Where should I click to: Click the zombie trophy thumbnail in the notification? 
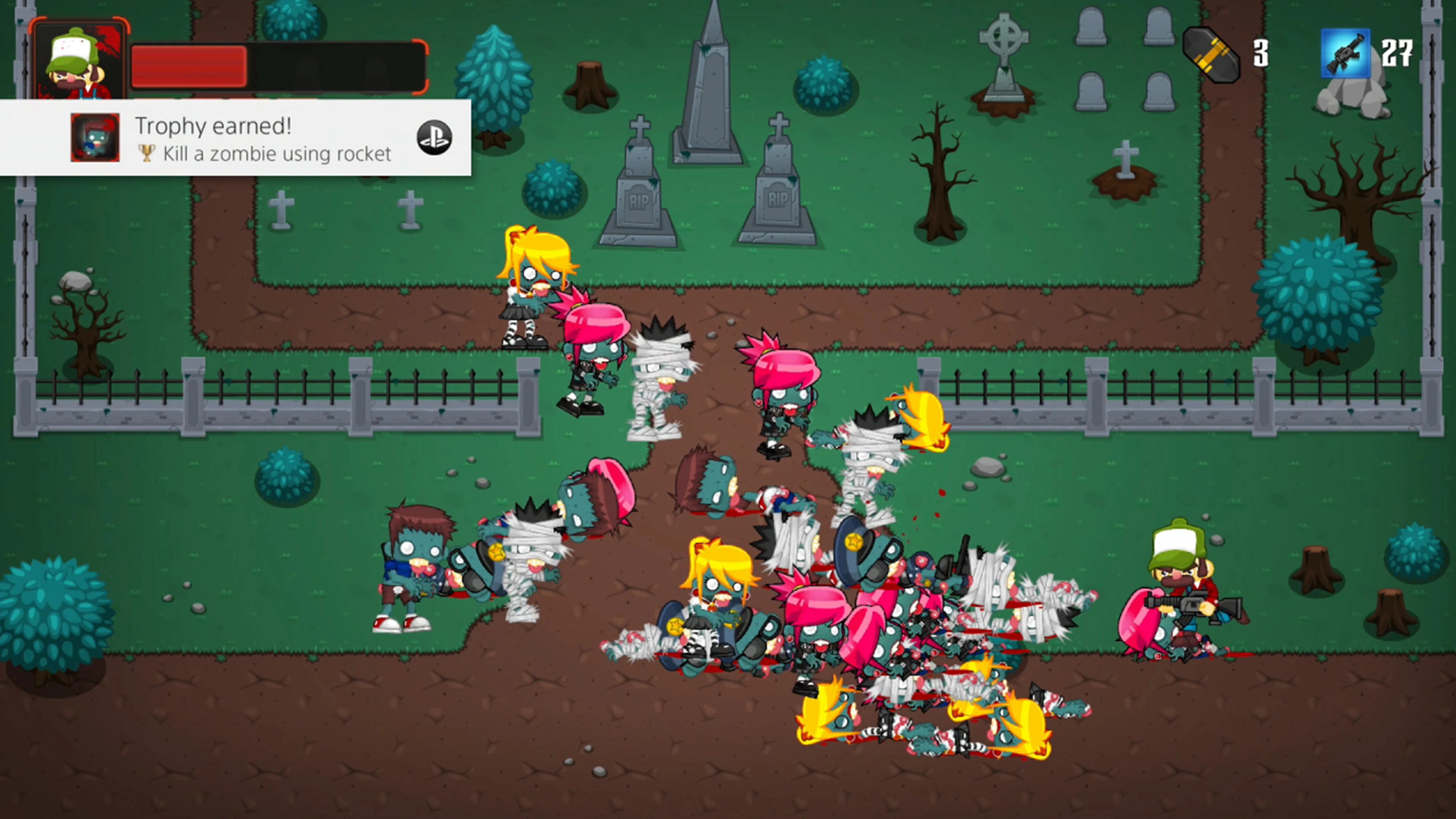(x=94, y=137)
